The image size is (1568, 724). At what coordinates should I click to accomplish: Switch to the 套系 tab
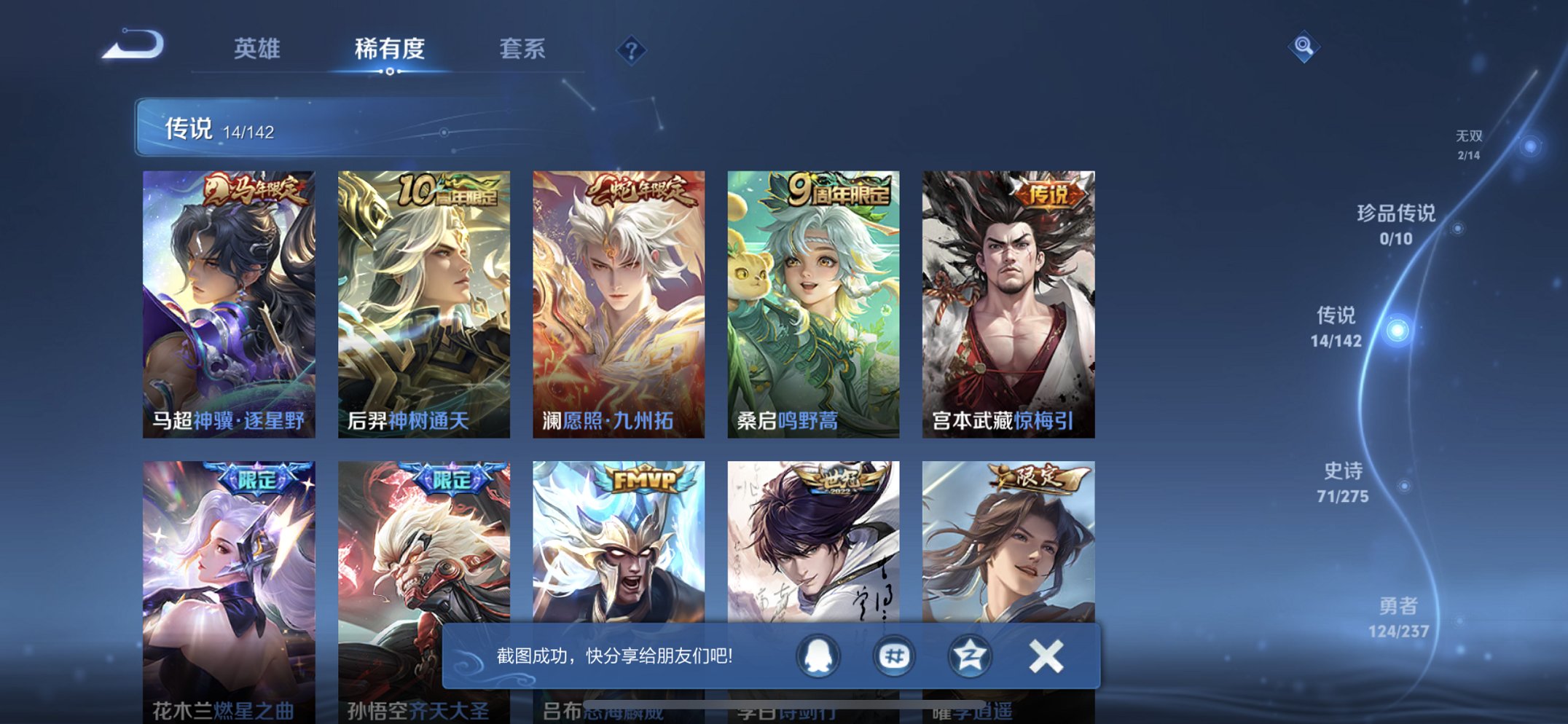[521, 49]
